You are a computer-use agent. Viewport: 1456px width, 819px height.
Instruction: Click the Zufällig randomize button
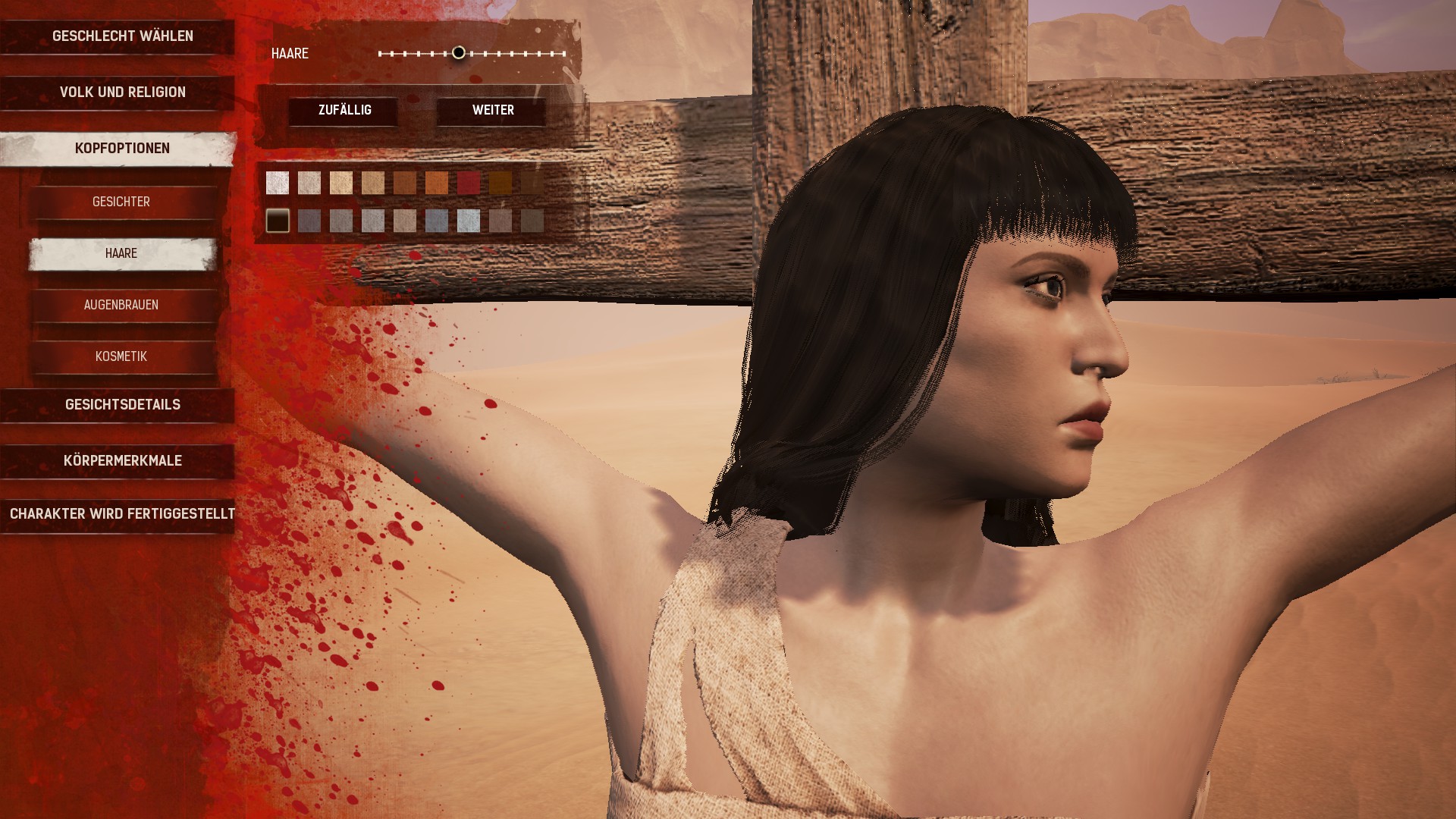point(344,111)
